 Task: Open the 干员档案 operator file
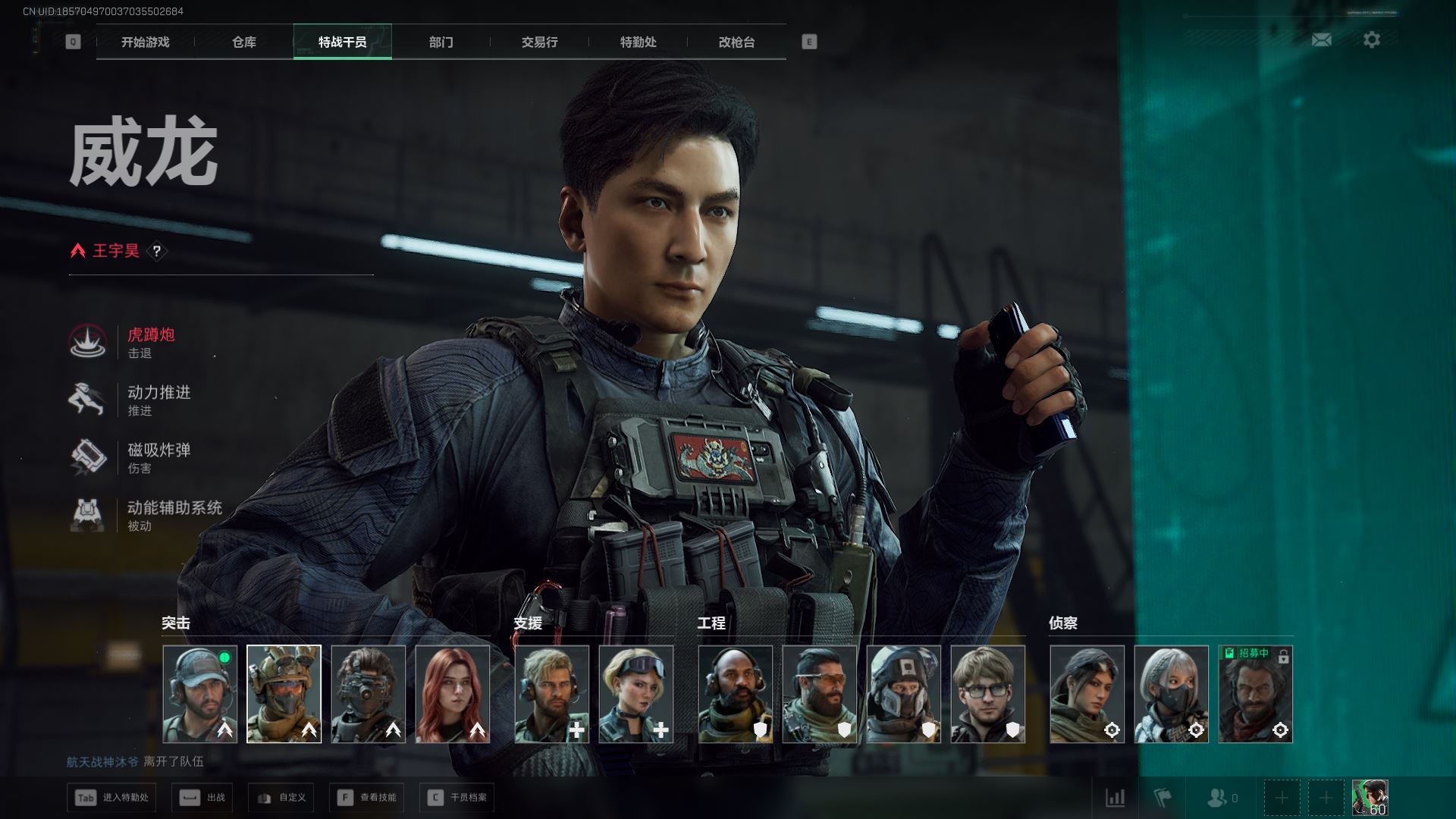pyautogui.click(x=457, y=797)
